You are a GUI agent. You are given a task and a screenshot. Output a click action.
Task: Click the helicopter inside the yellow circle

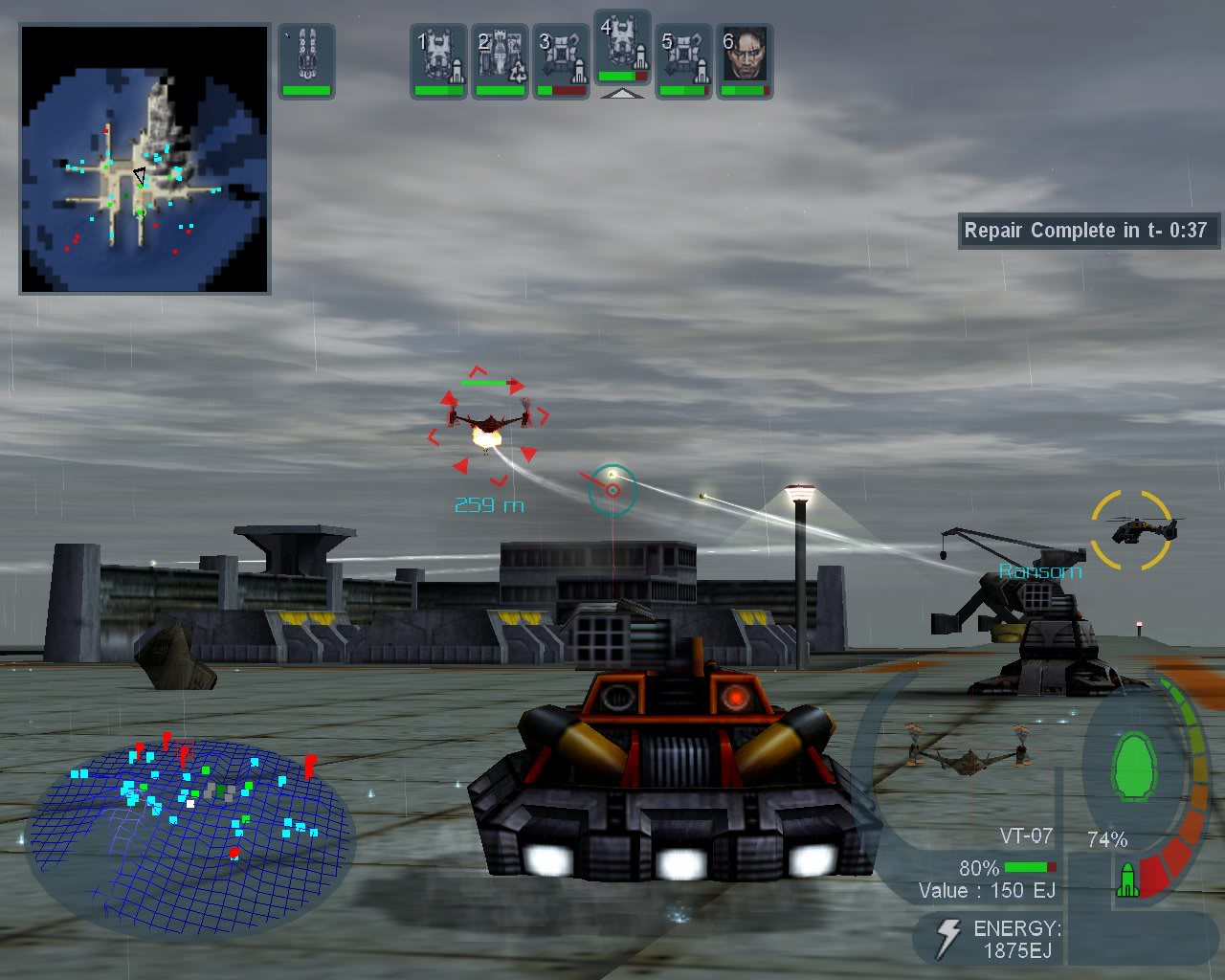[1137, 527]
